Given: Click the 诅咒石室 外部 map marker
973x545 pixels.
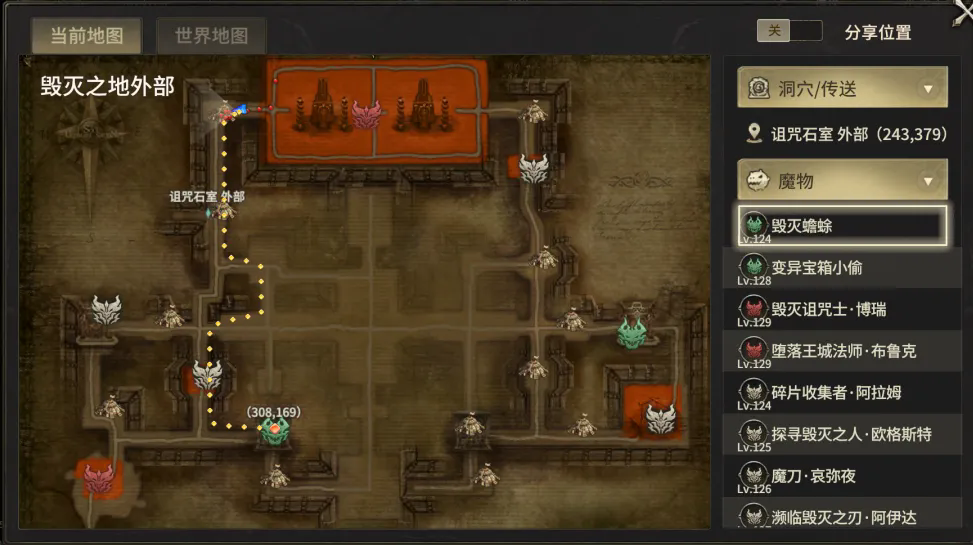Looking at the screenshot, I should tap(226, 212).
